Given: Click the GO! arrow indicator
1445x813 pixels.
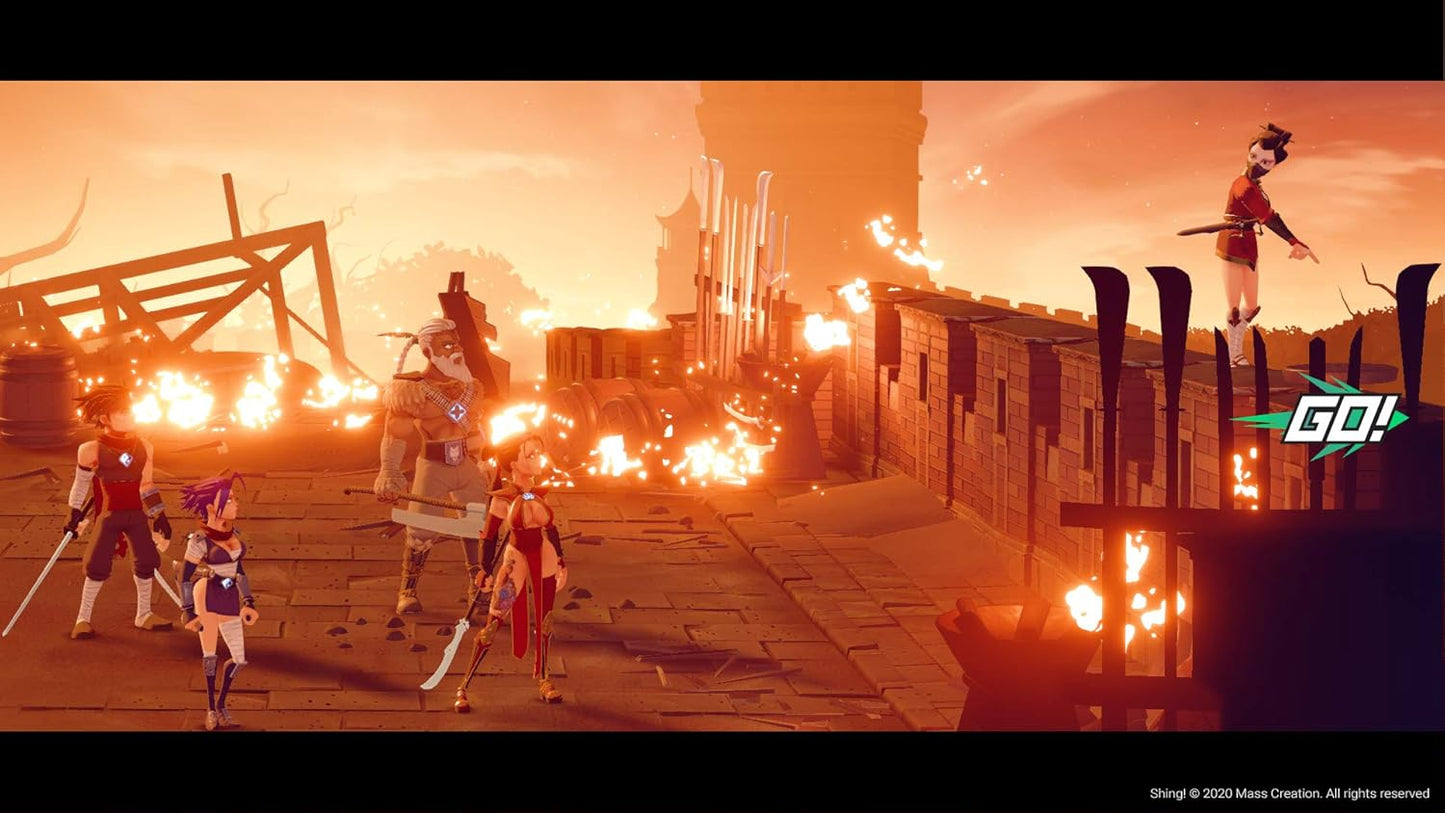Looking at the screenshot, I should (x=1323, y=418).
